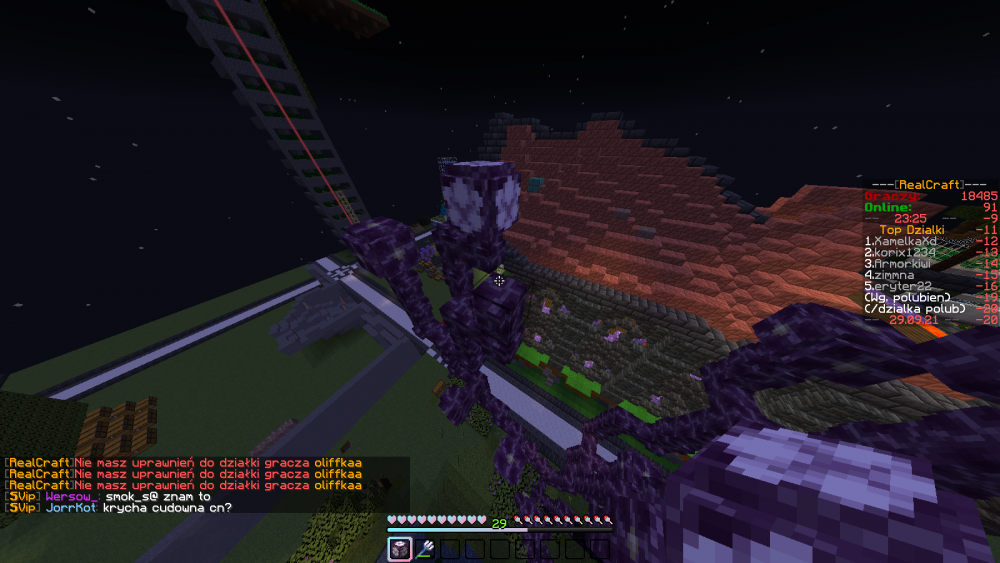Choose eryter22 in the Top Dzialki list

click(897, 286)
